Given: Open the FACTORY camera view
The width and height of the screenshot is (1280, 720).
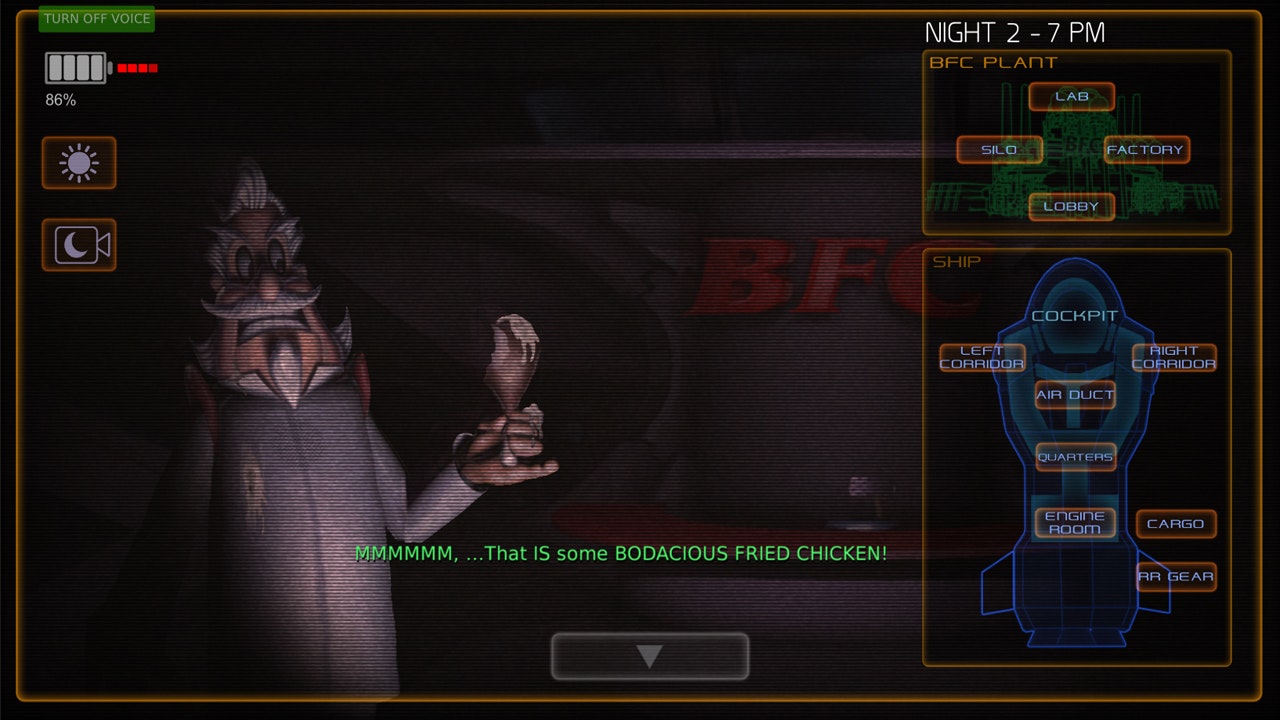Looking at the screenshot, I should tap(1146, 150).
